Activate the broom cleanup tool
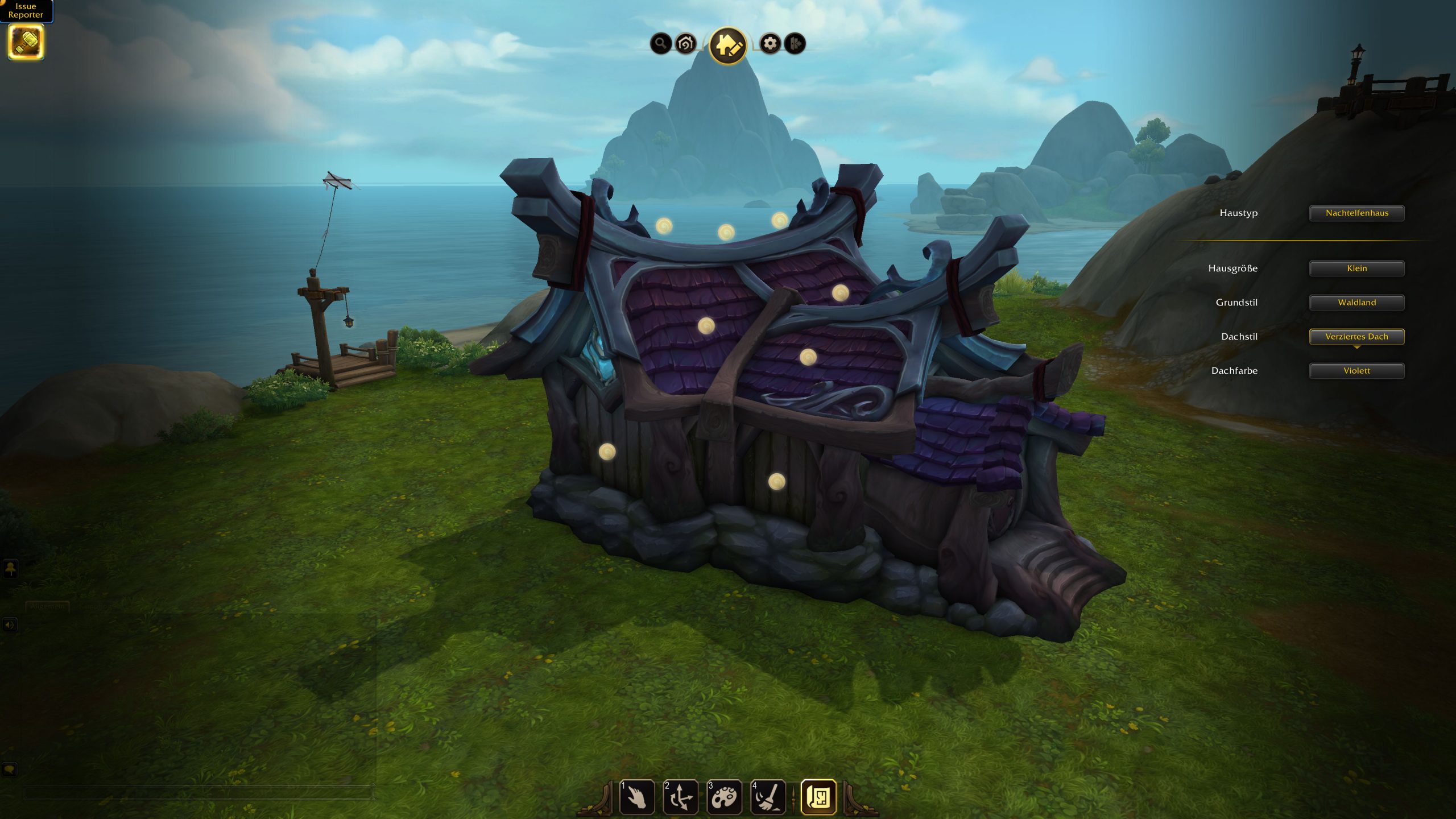This screenshot has width=1456, height=819. point(768,797)
